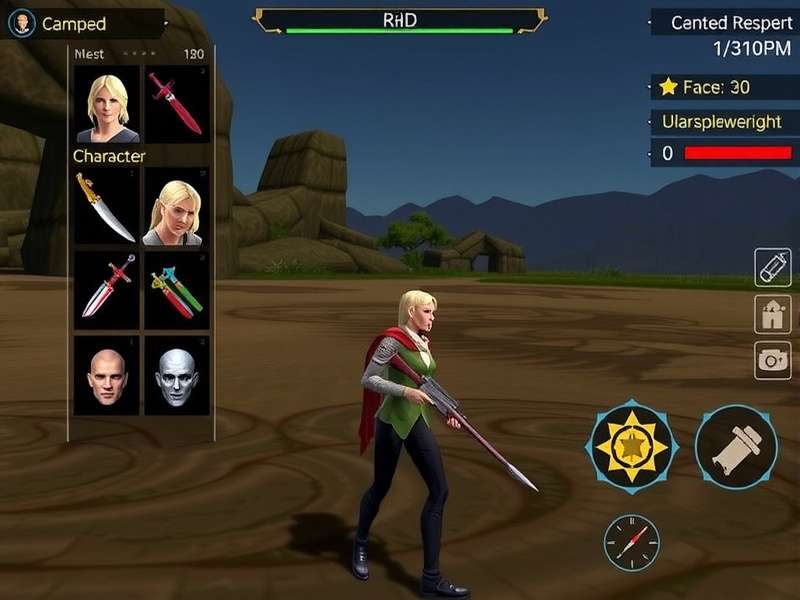Select the blonde woman character portrait
Image resolution: width=800 pixels, height=600 pixels.
pyautogui.click(x=107, y=105)
